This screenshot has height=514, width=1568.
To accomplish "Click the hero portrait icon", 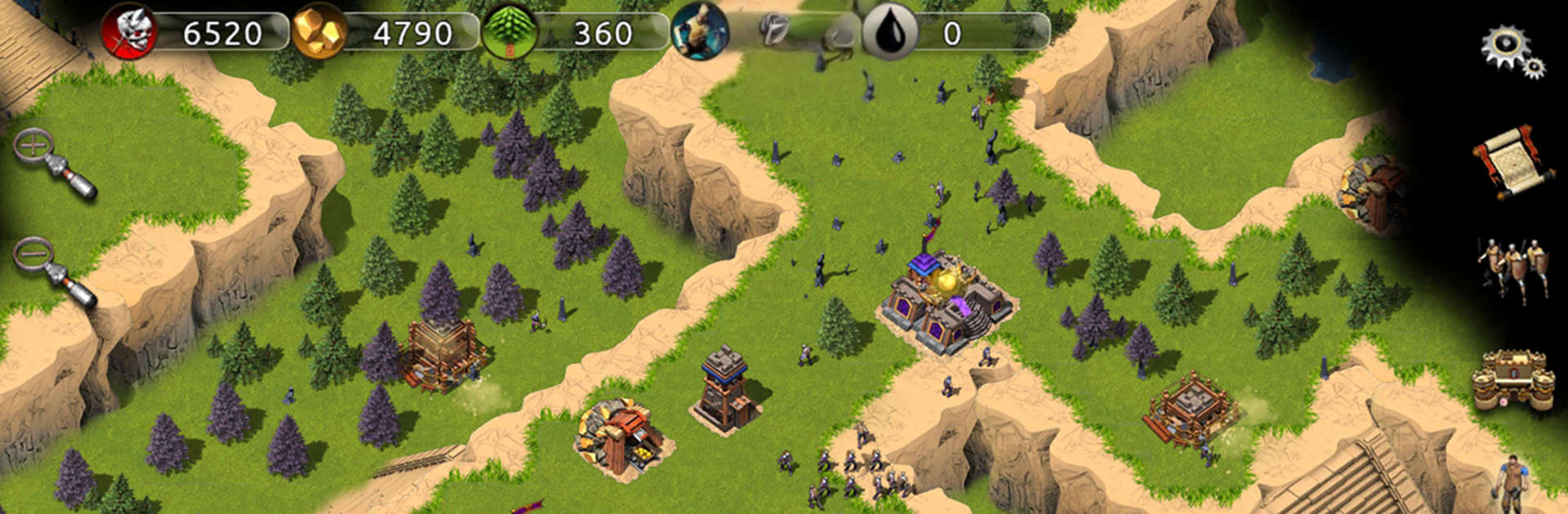I will point(700,32).
